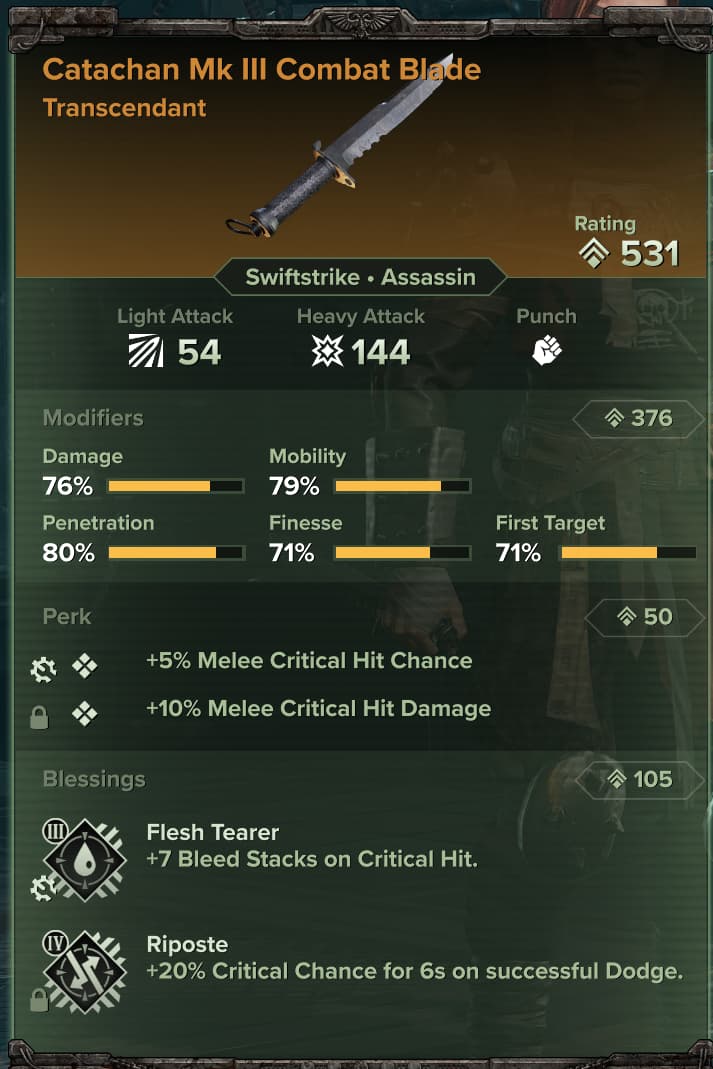Click the padlock icon beside Critical Hit Damage perk
The height and width of the screenshot is (1069, 713).
click(39, 718)
